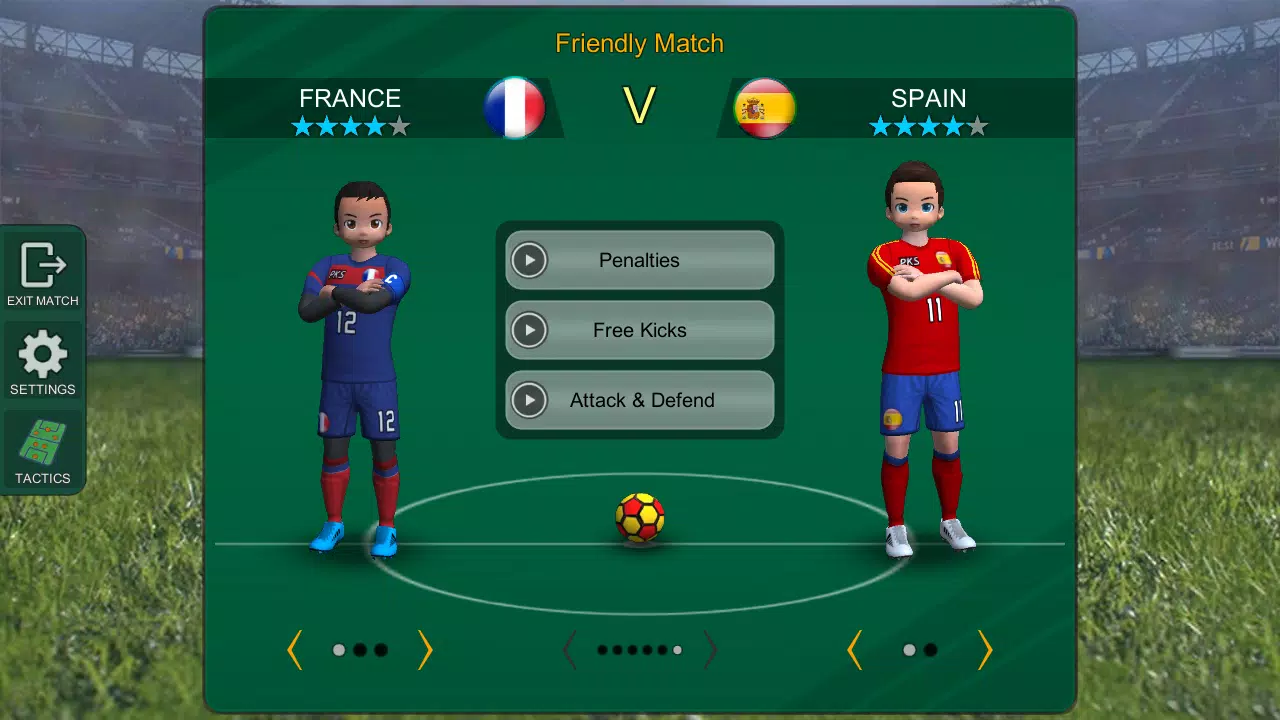Click the left arrow under the Spain player
Viewport: 1280px width, 720px height.
[855, 650]
